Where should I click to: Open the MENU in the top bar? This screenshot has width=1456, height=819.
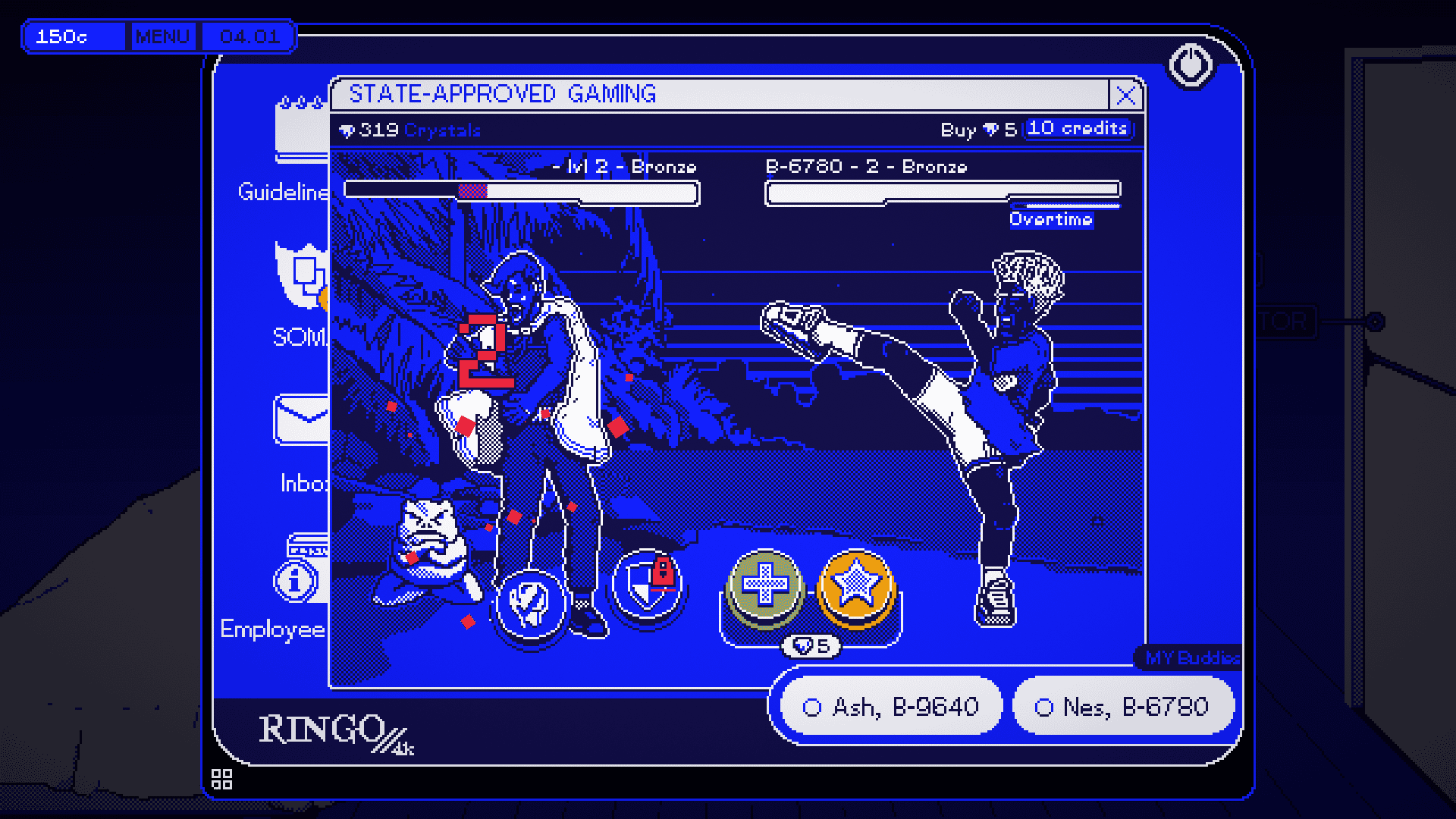coord(162,36)
